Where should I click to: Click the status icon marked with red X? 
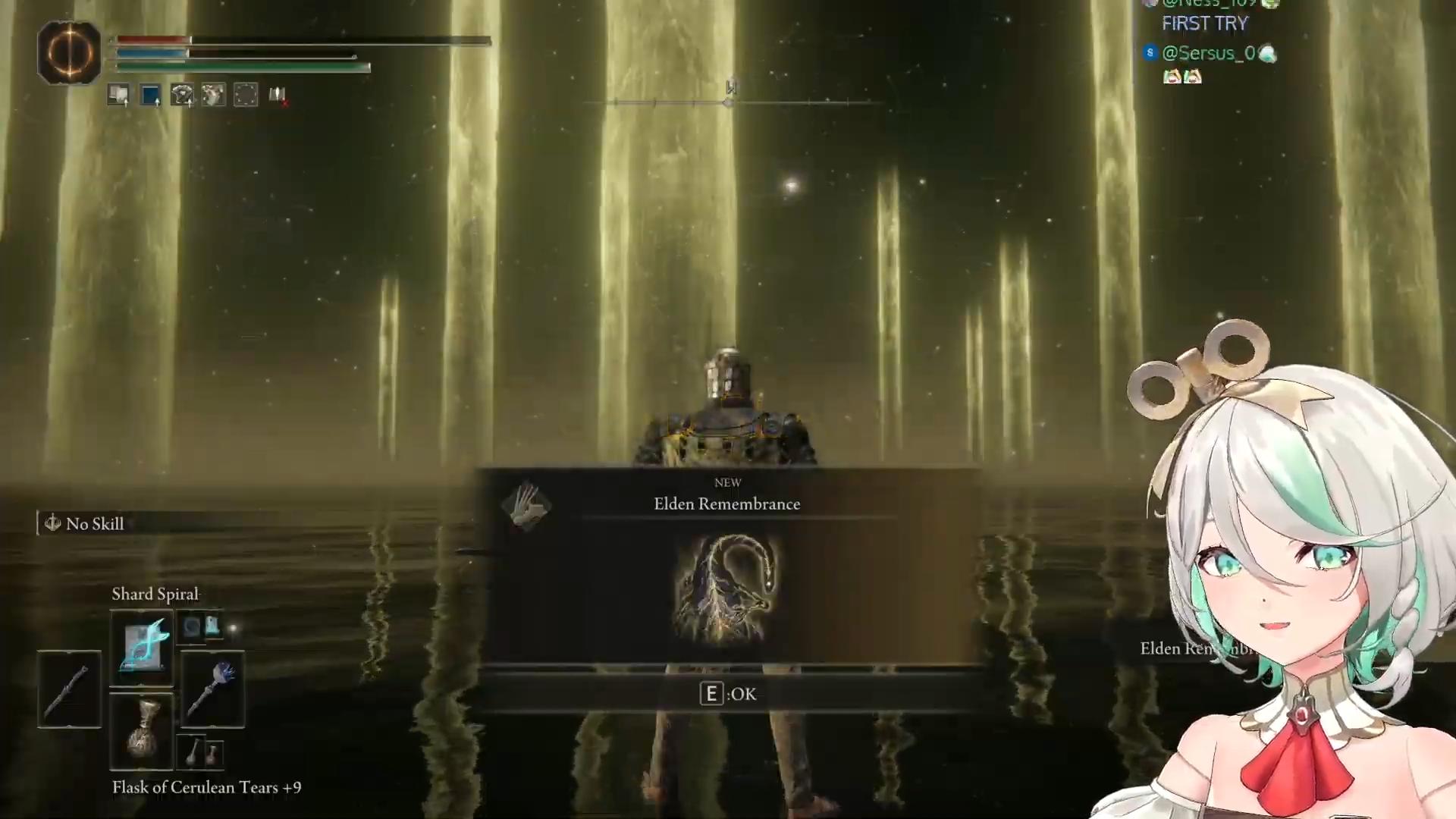tap(278, 95)
